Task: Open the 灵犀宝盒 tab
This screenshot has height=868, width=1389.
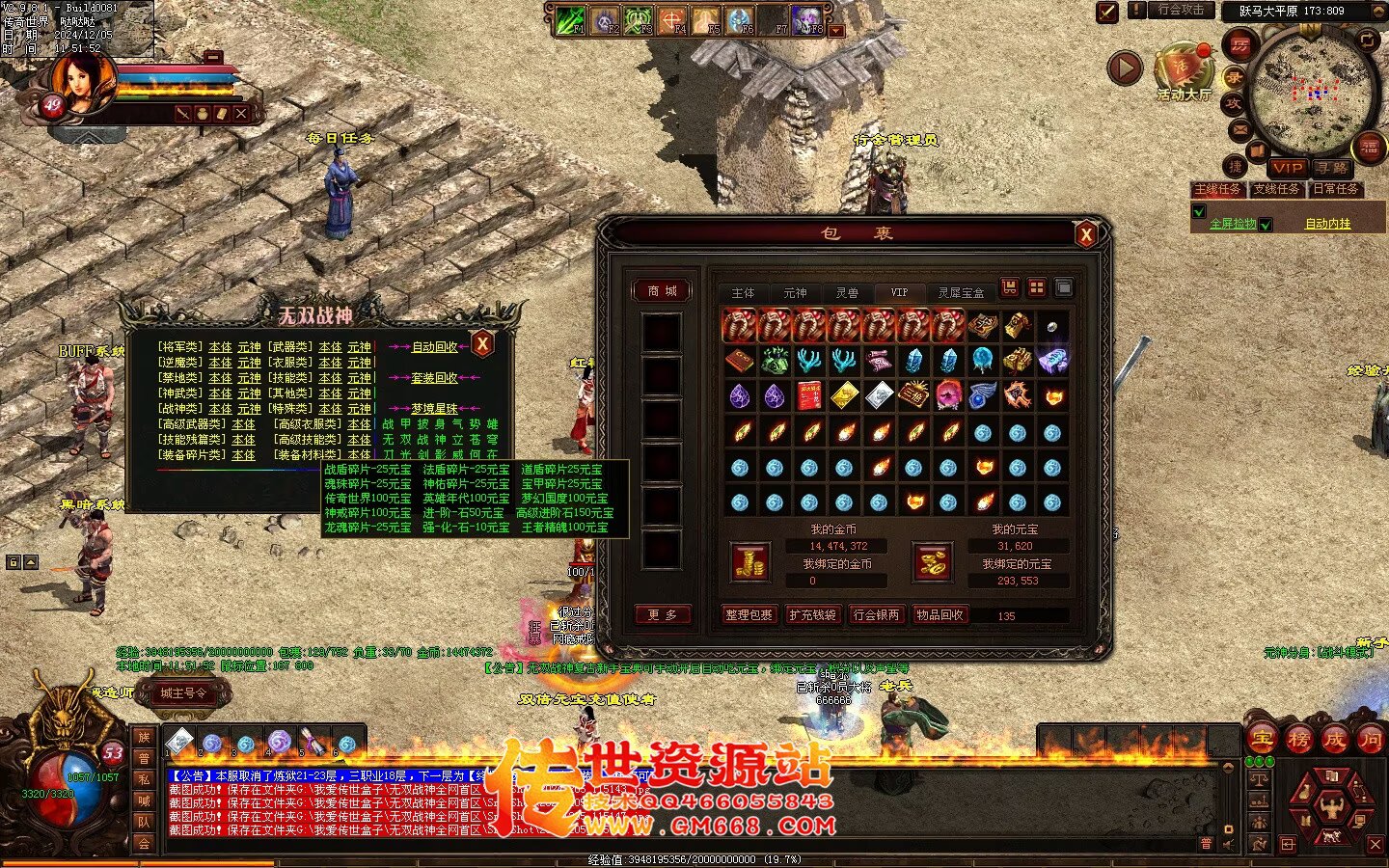Action: click(961, 292)
